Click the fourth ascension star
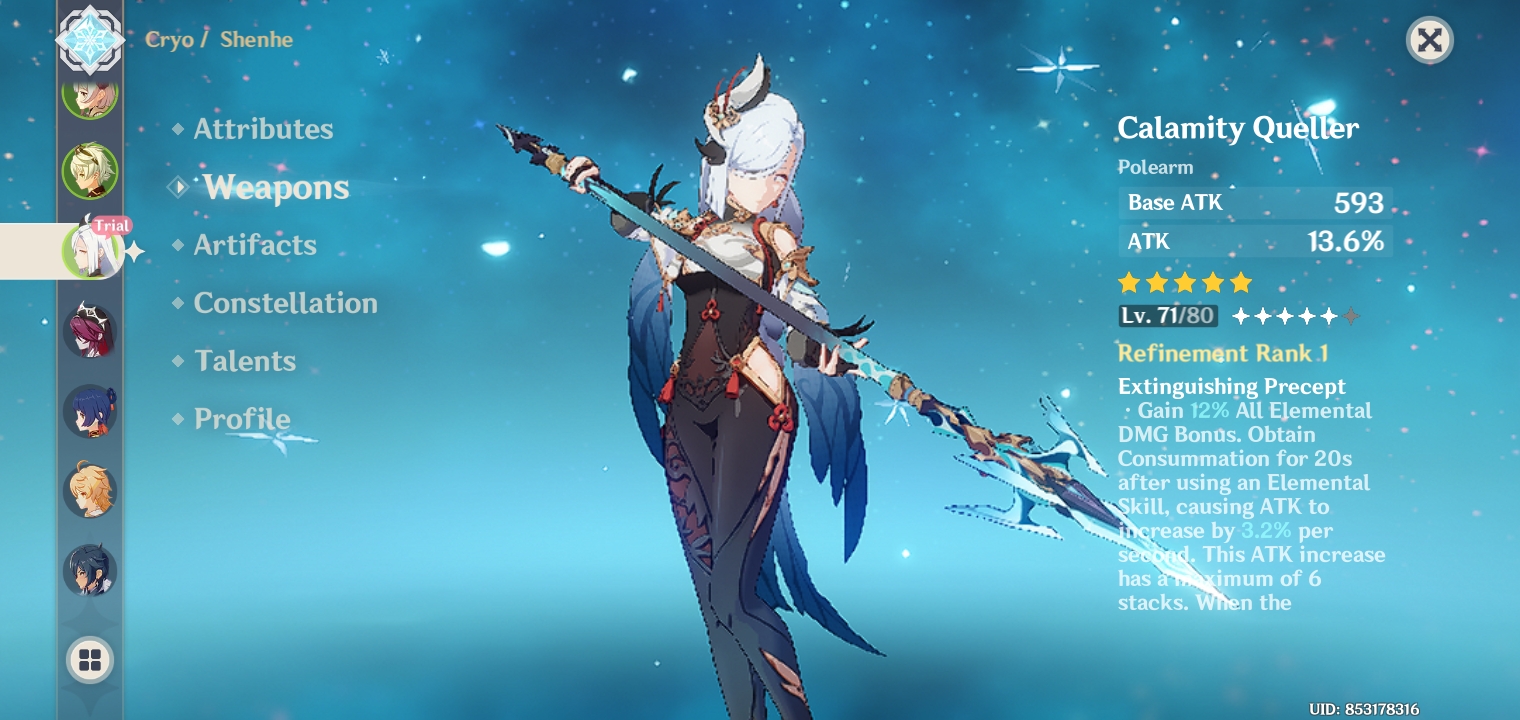This screenshot has width=1520, height=720. [x=1308, y=316]
